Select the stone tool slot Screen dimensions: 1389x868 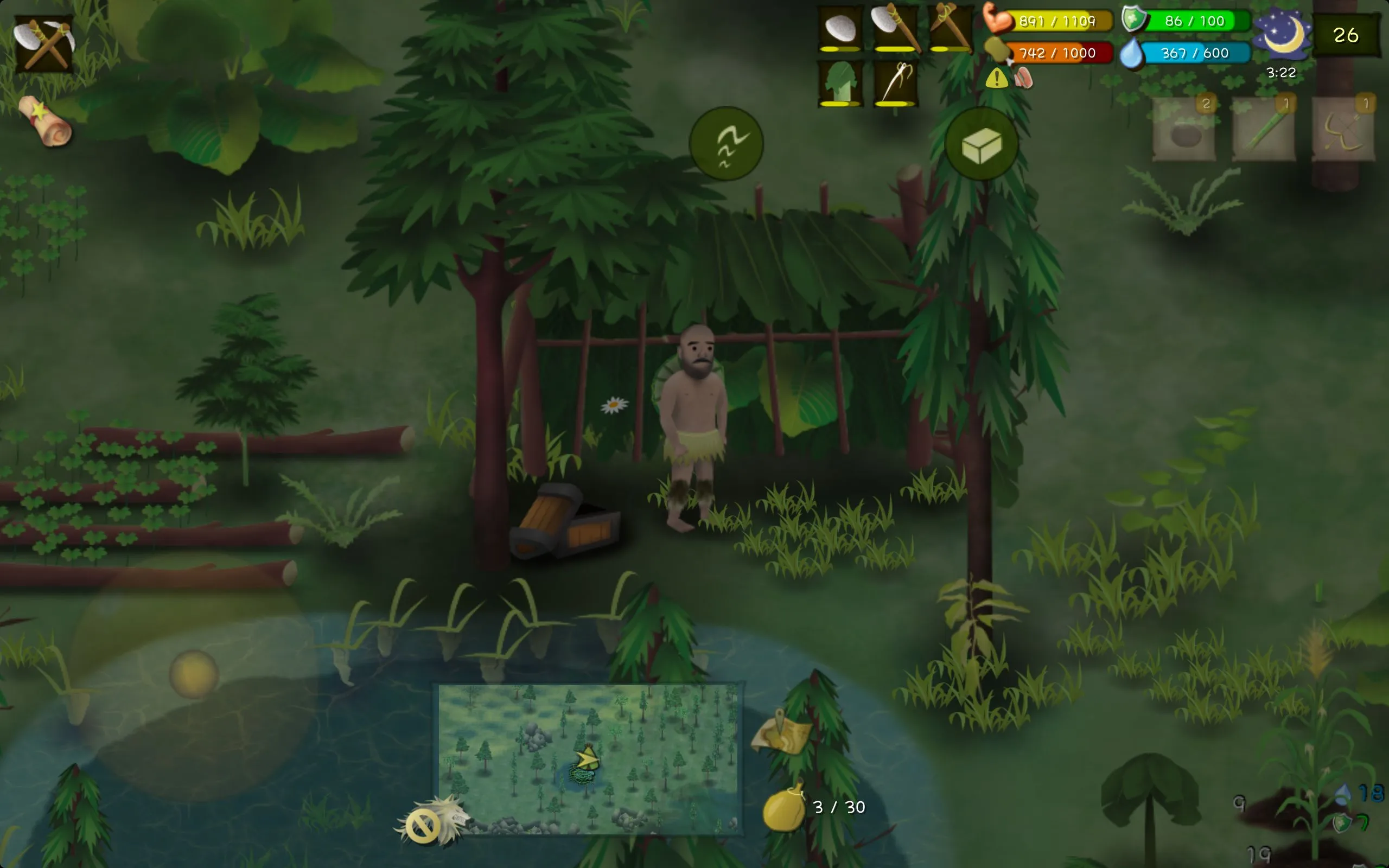(840, 29)
